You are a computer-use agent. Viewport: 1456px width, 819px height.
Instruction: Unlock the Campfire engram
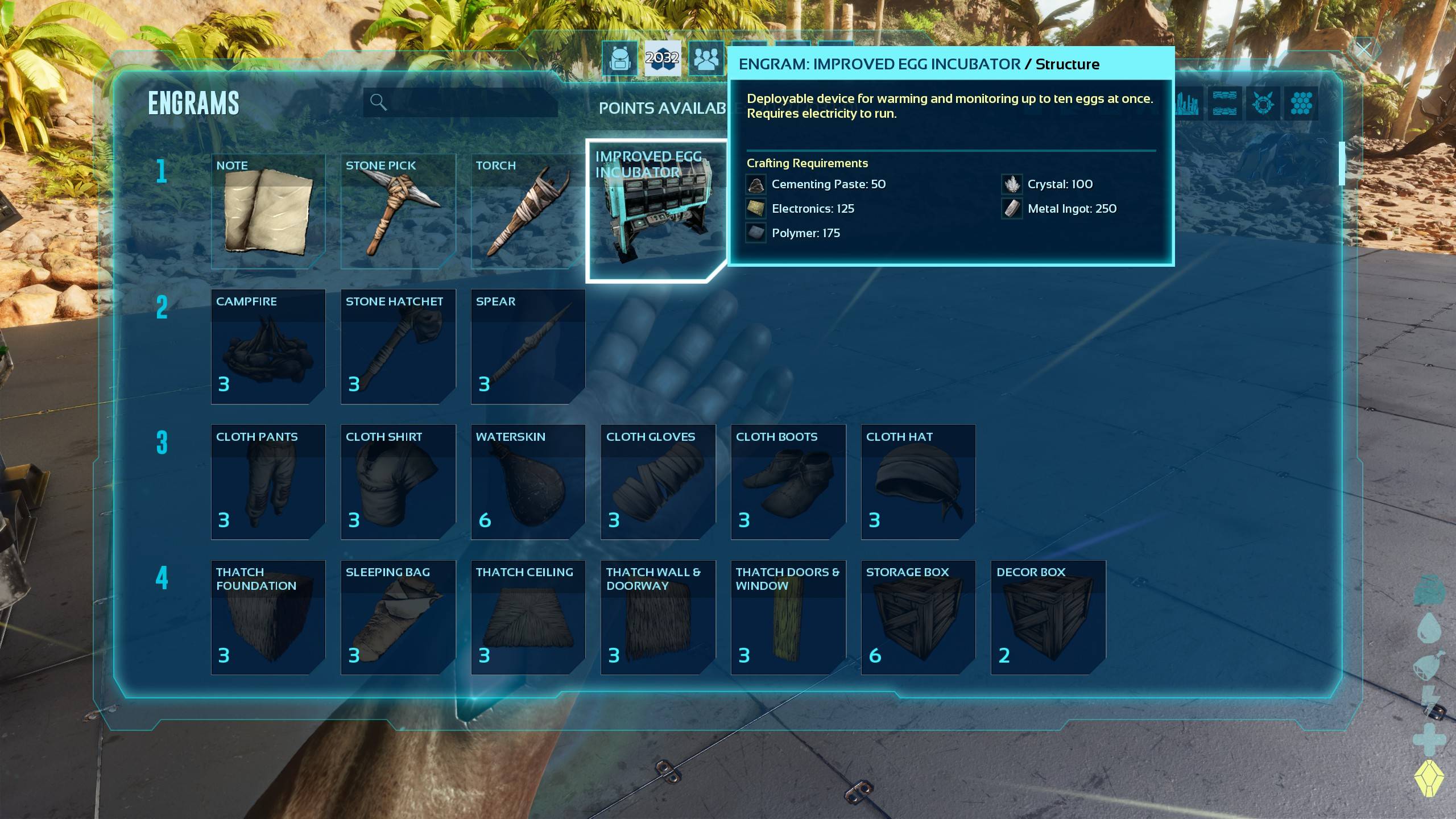tap(267, 347)
